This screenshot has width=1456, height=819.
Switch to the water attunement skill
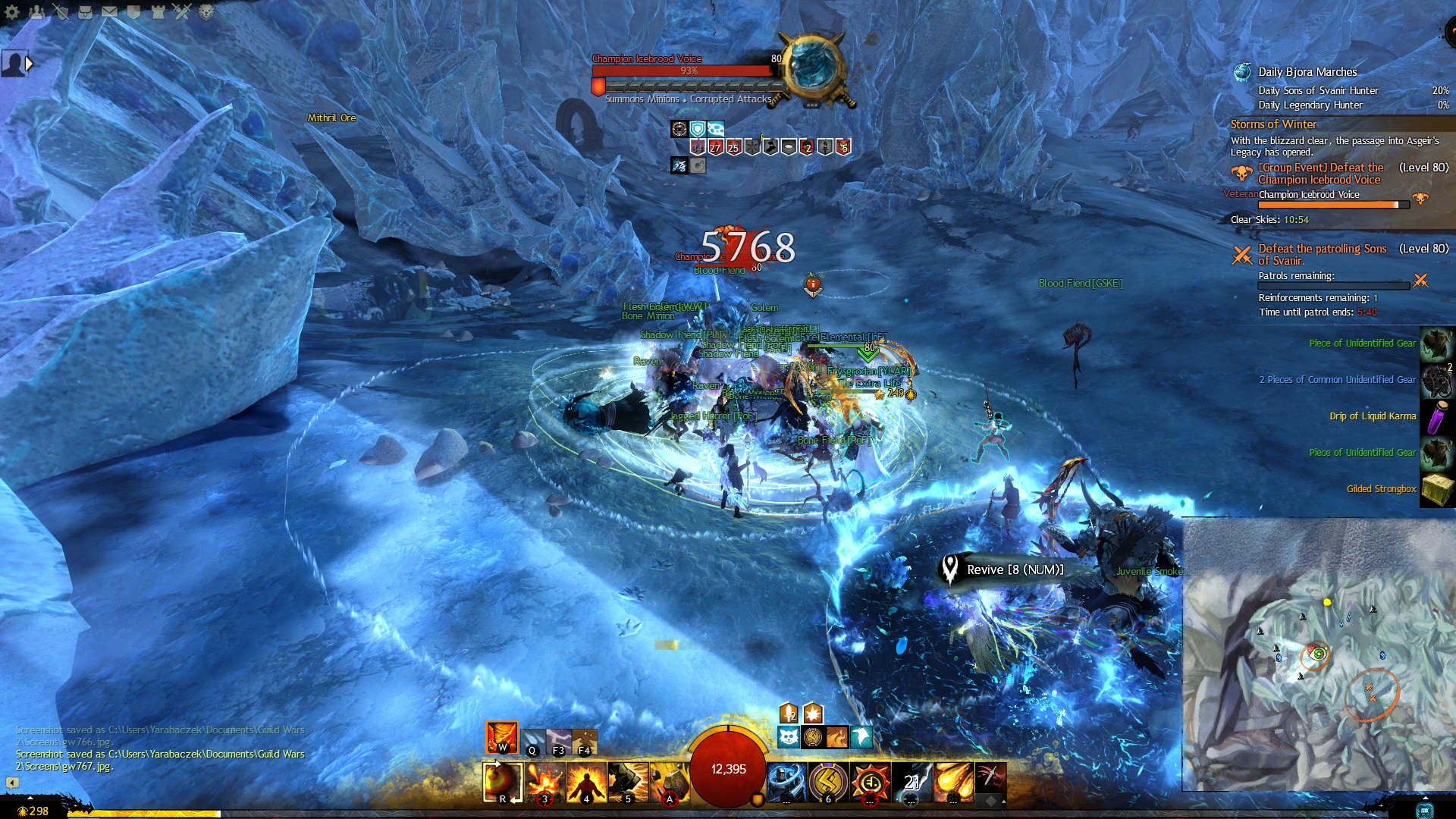coord(532,741)
